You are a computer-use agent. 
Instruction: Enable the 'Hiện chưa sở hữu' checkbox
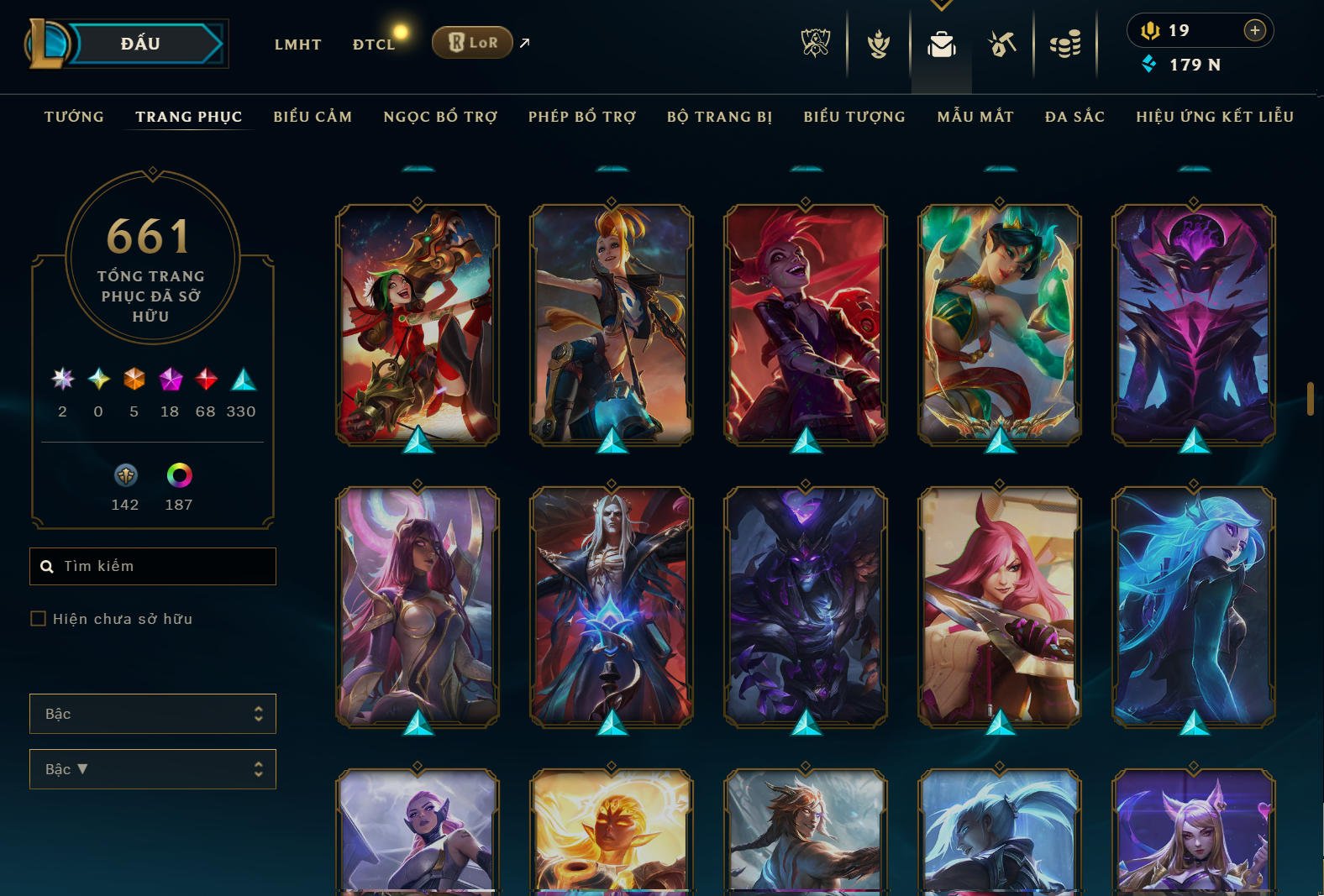39,618
